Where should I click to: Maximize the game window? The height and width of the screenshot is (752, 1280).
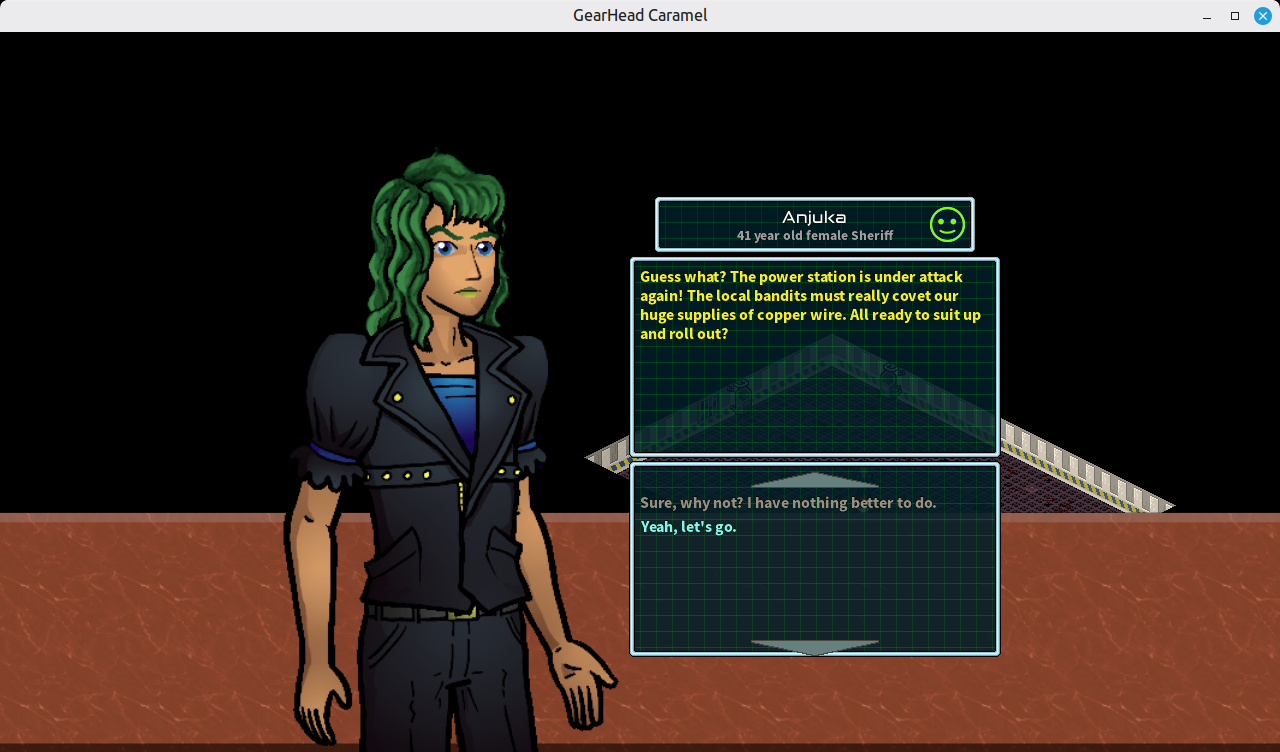1235,16
